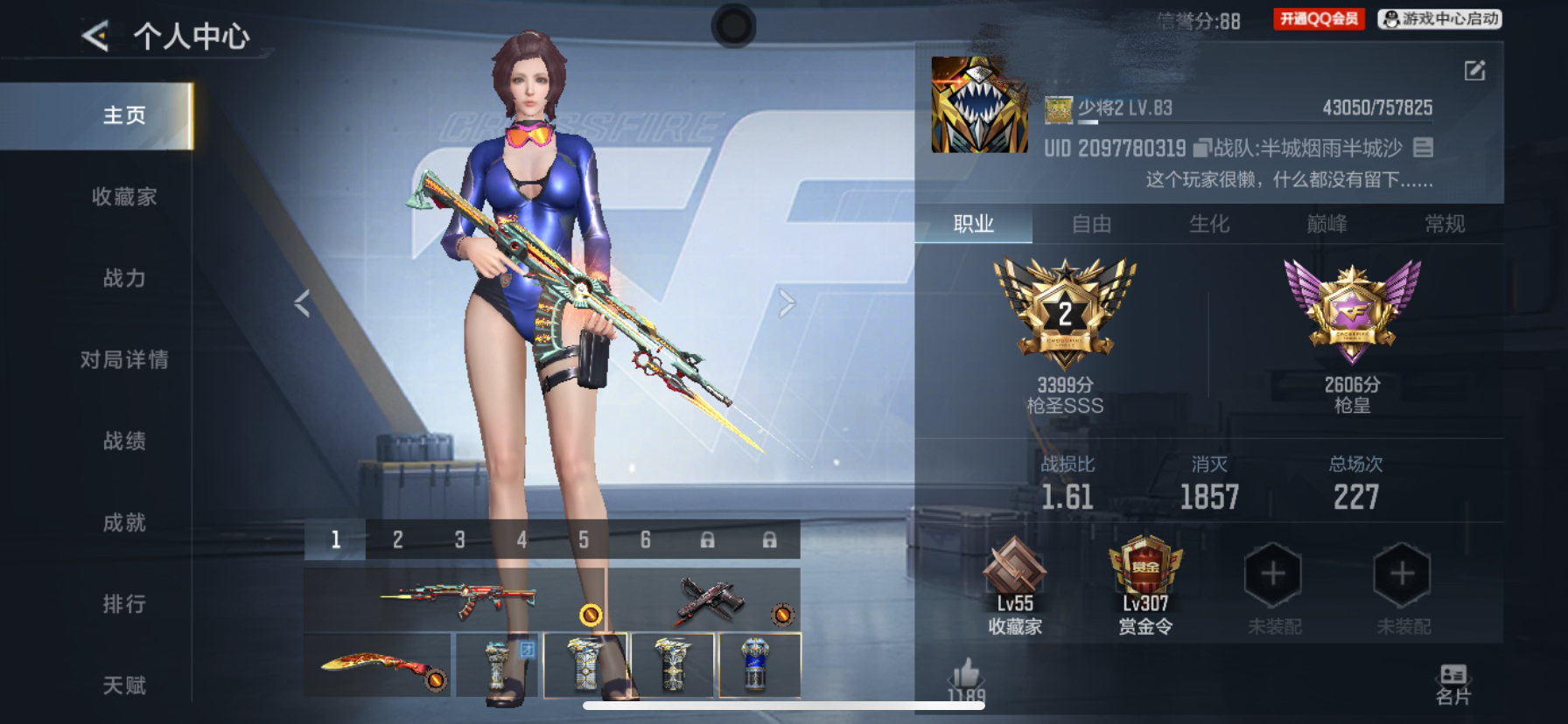Viewport: 1568px width, 724px height.
Task: Show the next character with right arrow
Action: click(787, 303)
